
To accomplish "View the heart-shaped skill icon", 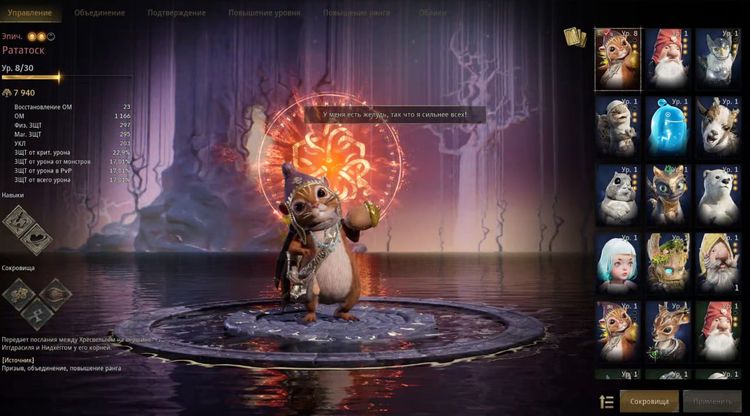I will click(36, 238).
